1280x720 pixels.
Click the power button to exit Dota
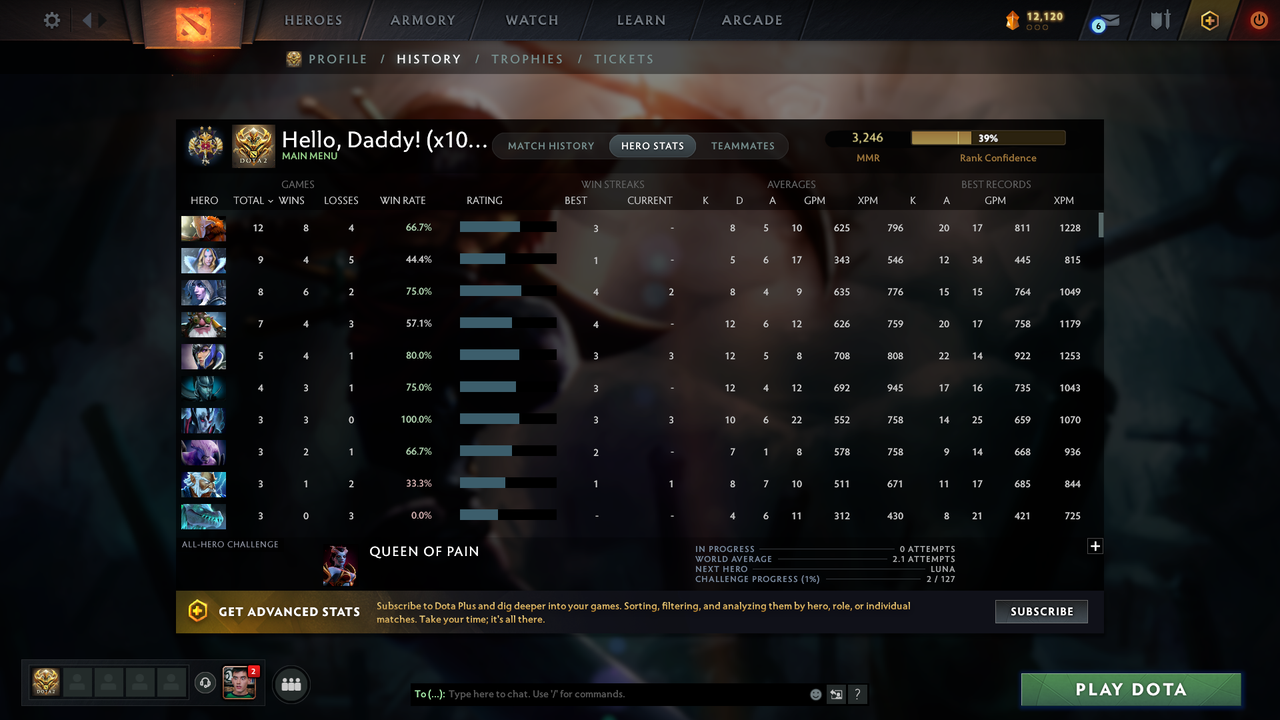click(1259, 20)
